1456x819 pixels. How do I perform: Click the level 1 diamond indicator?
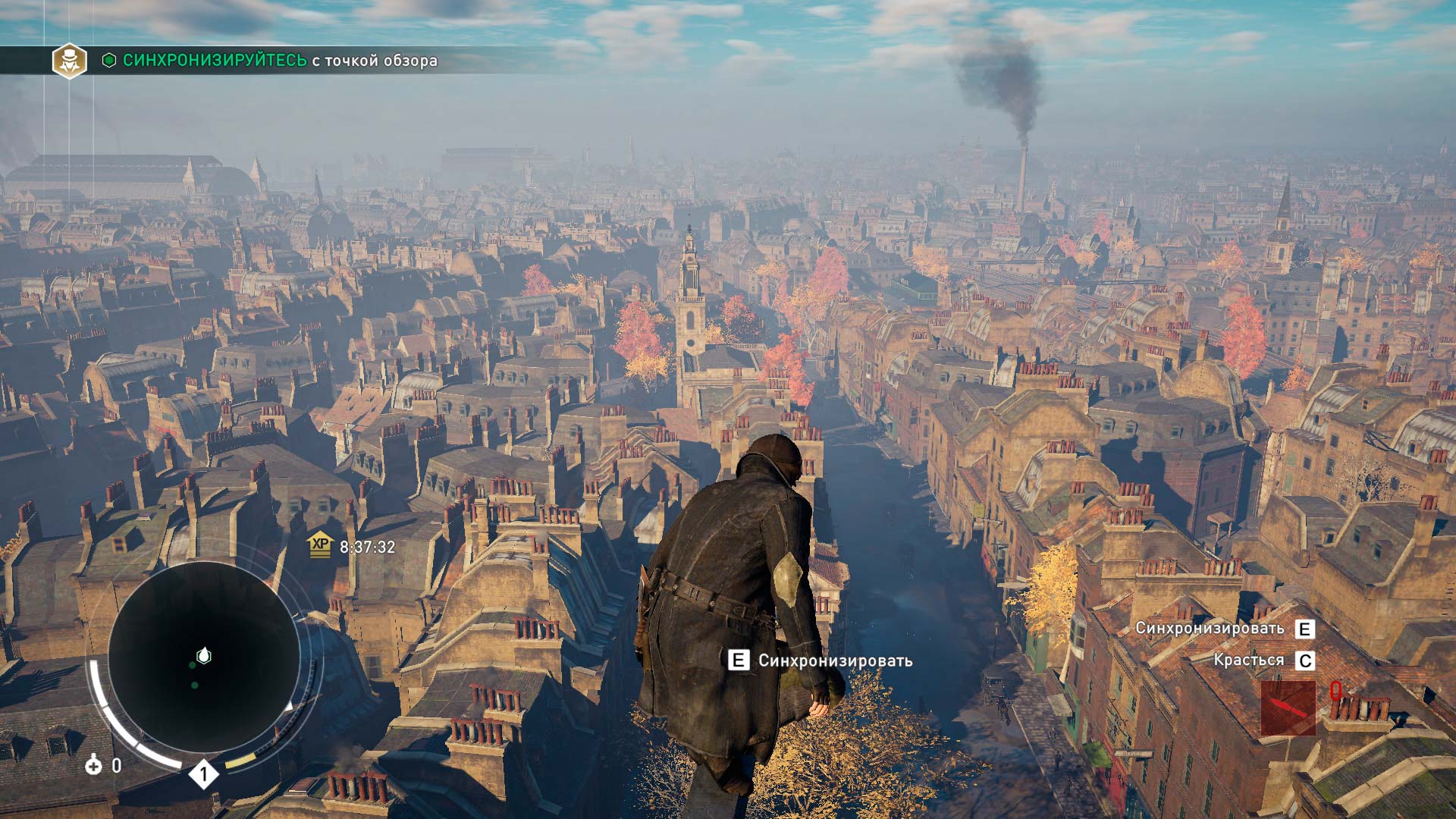(x=203, y=774)
